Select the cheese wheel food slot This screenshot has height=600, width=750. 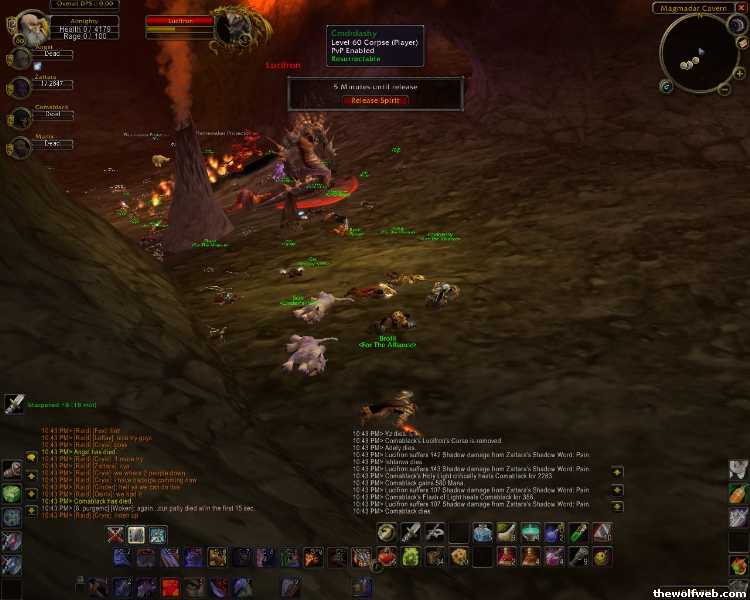459,556
